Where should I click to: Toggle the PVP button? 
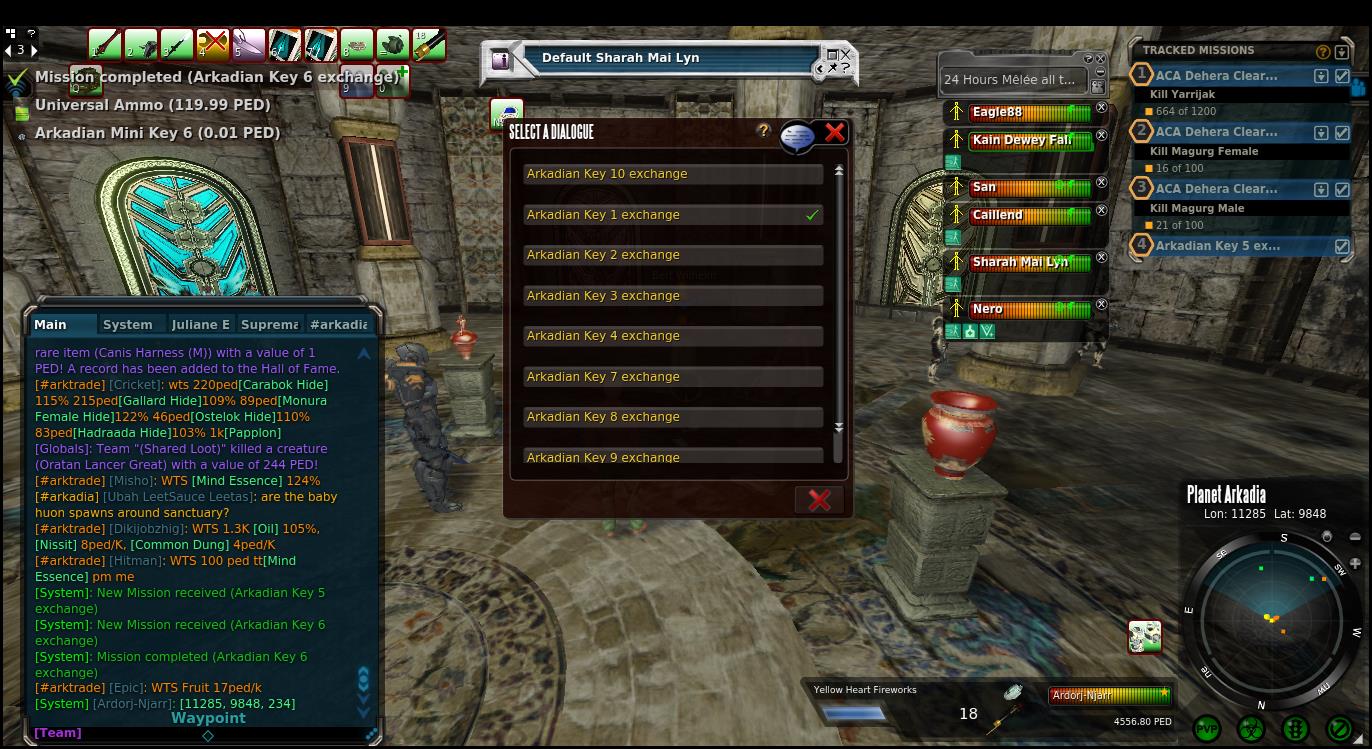coord(1207,729)
